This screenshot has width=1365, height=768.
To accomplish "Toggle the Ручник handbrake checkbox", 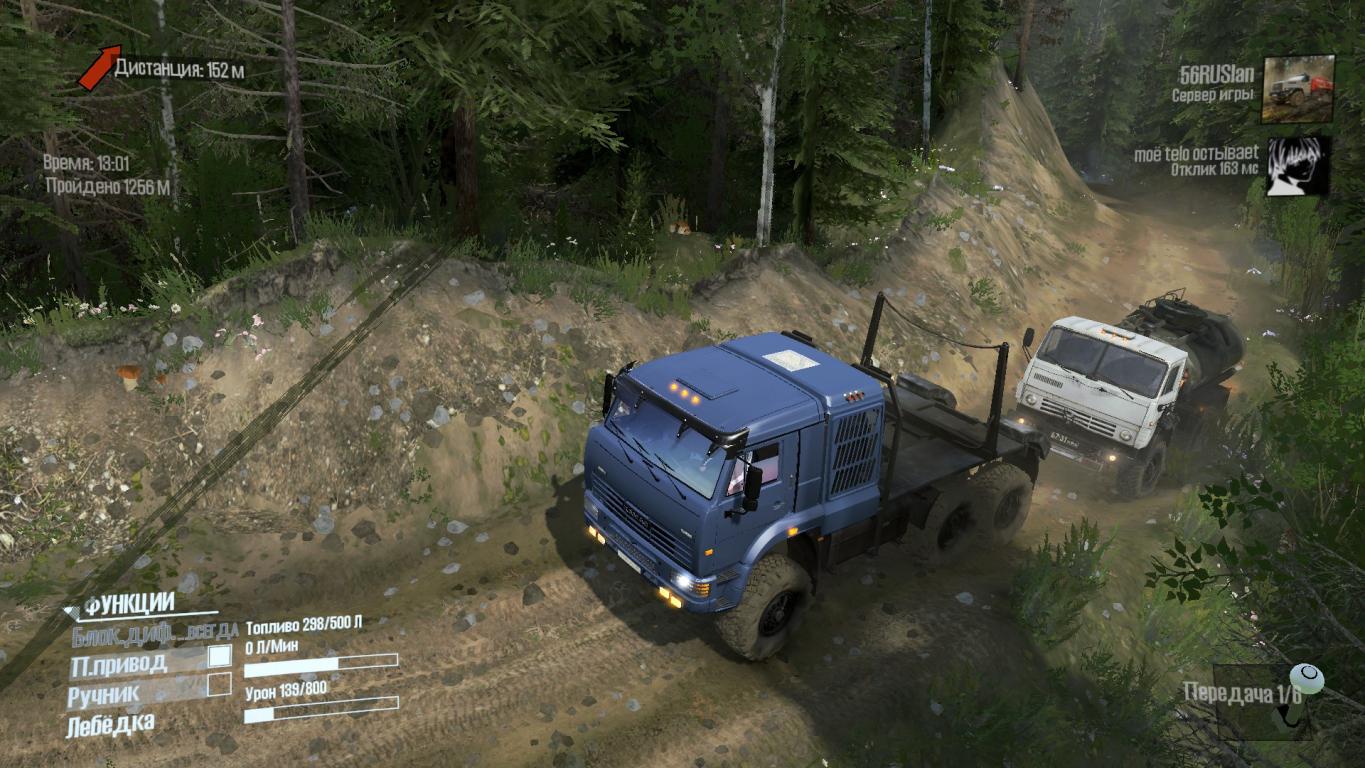I will pos(219,685).
